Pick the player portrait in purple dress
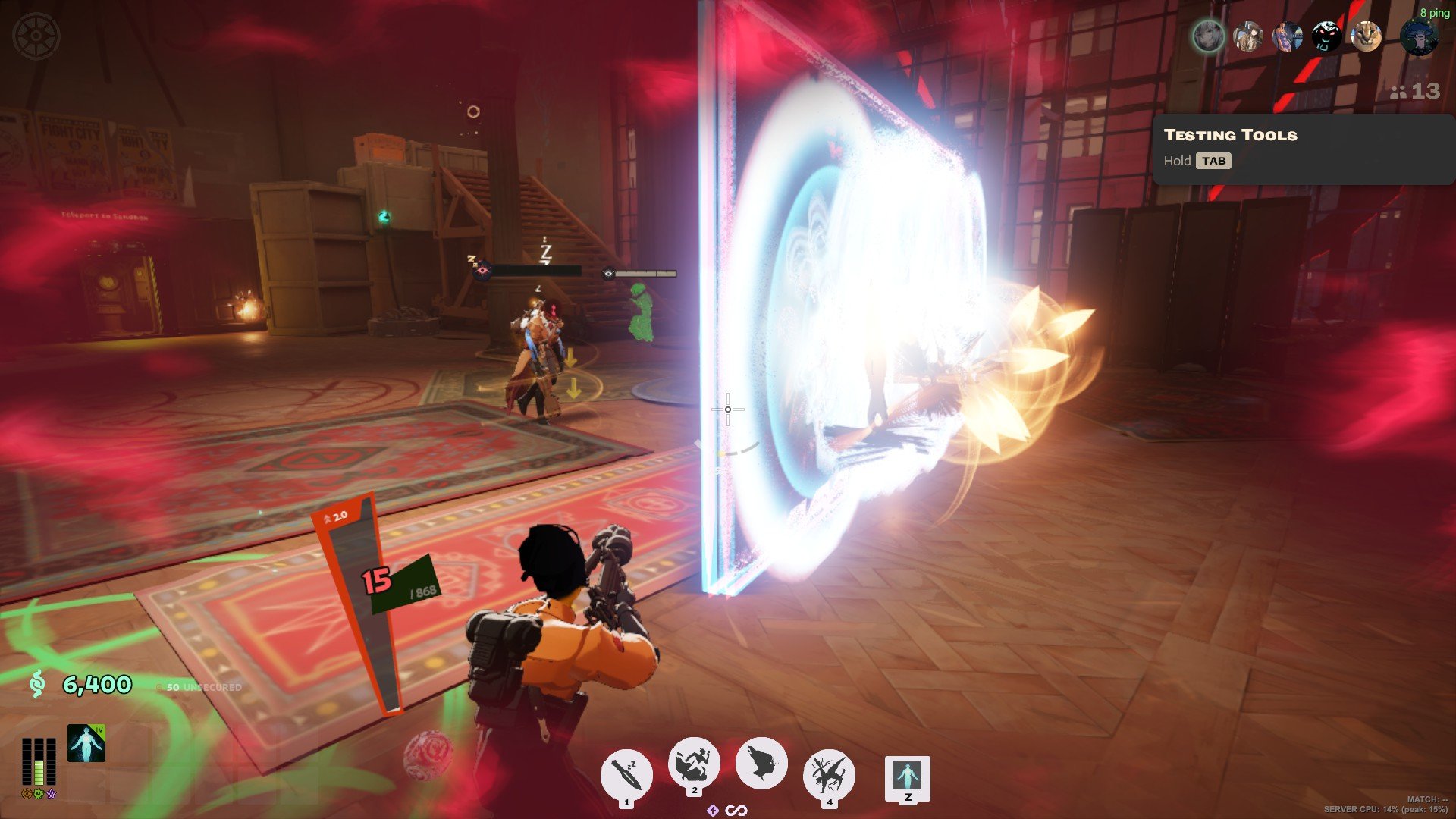This screenshot has height=819, width=1456. pyautogui.click(x=1287, y=36)
